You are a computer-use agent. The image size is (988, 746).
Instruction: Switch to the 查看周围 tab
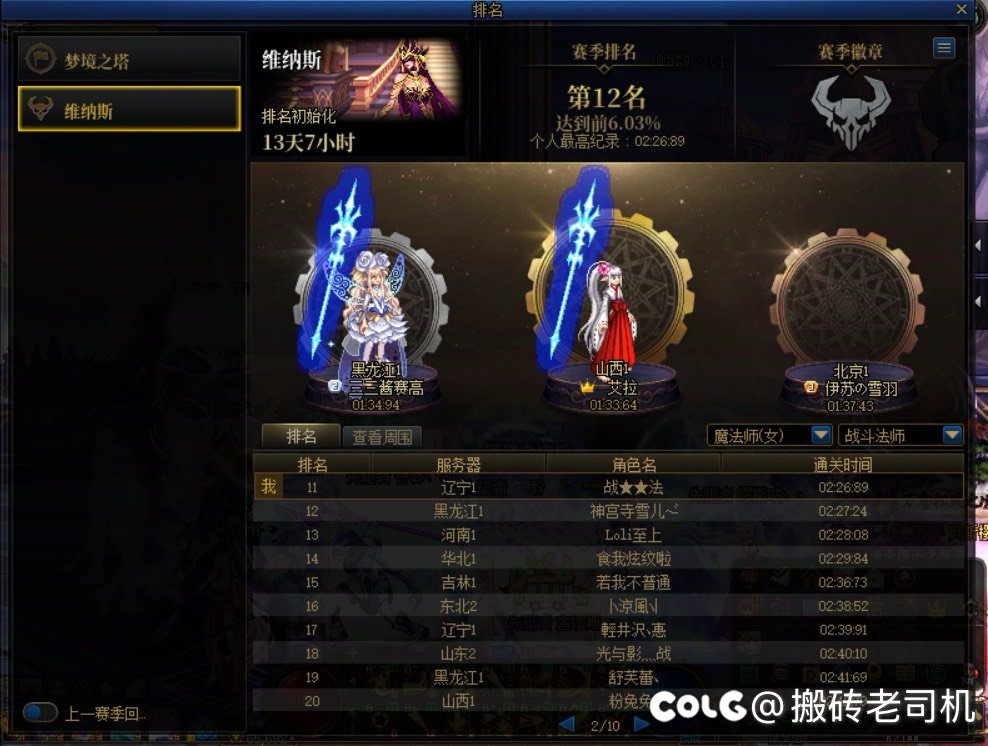pos(382,437)
